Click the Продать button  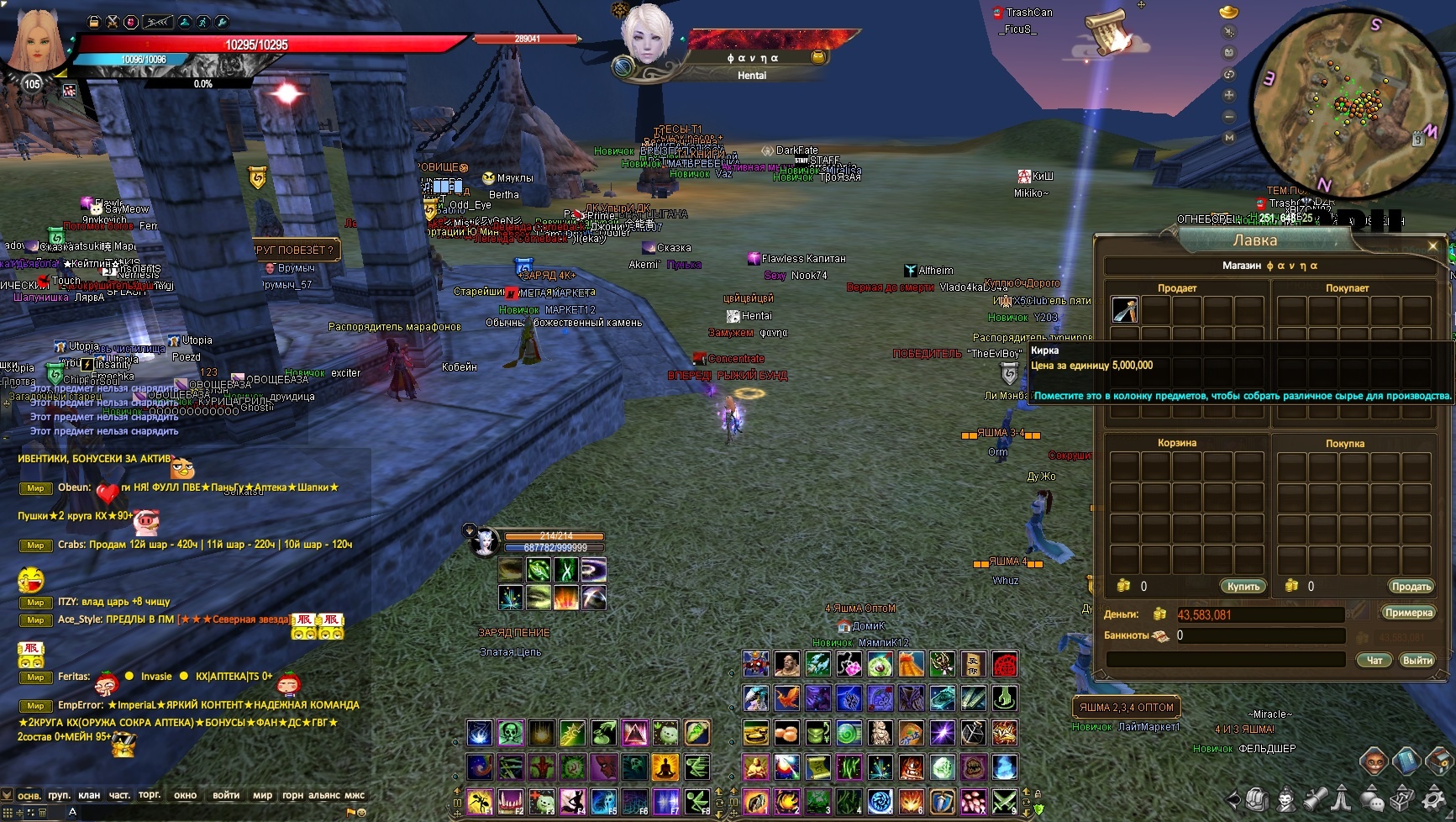click(x=1411, y=587)
